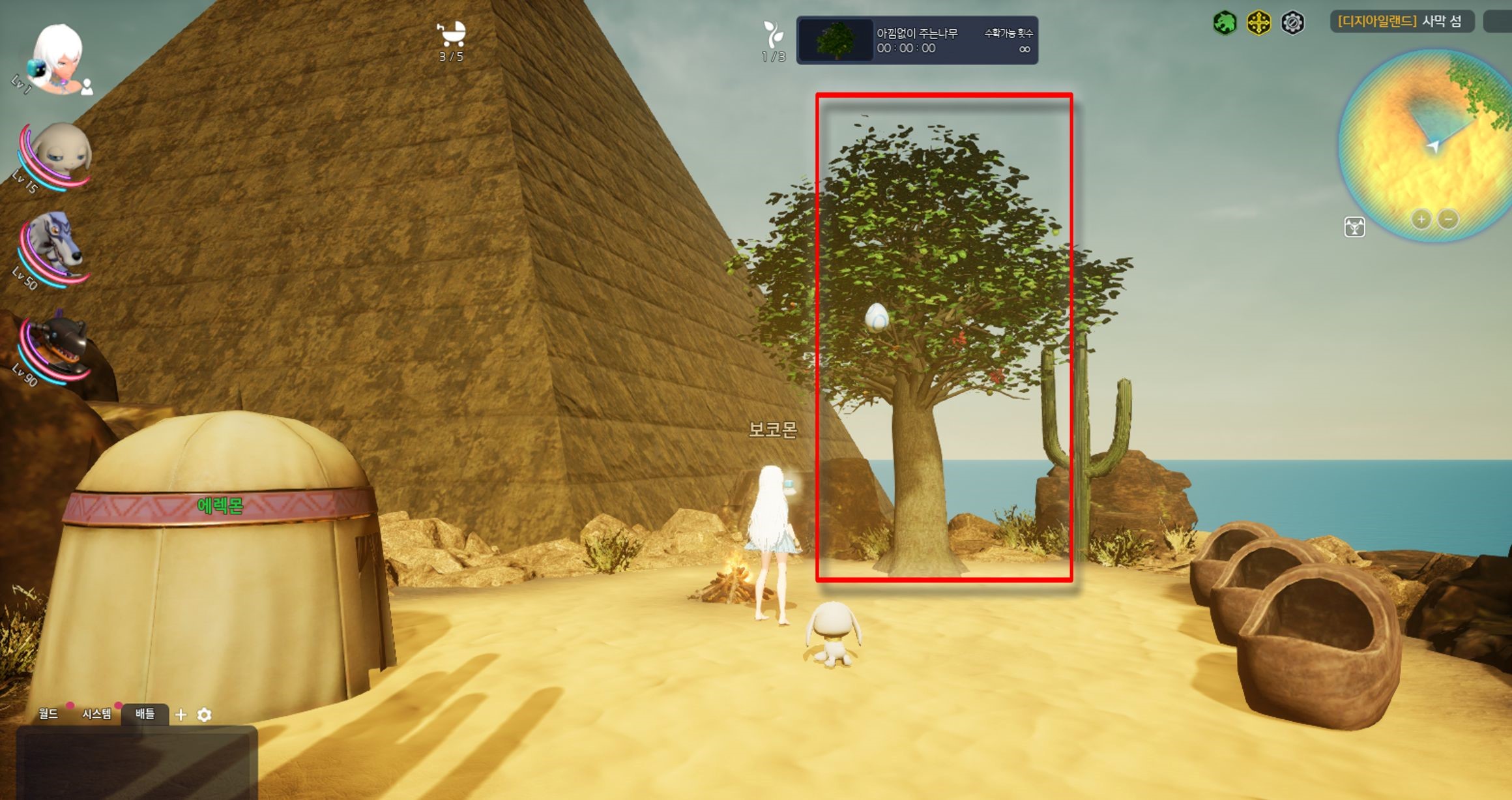
Task: Click the white-haired player portrait
Action: coord(59,59)
